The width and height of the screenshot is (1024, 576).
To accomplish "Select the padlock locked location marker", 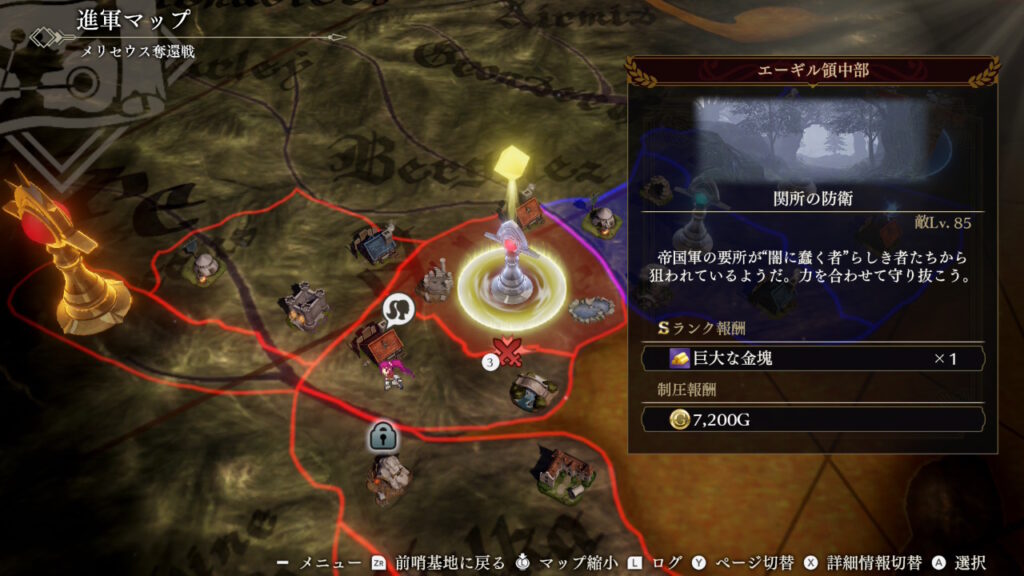I will coord(384,437).
